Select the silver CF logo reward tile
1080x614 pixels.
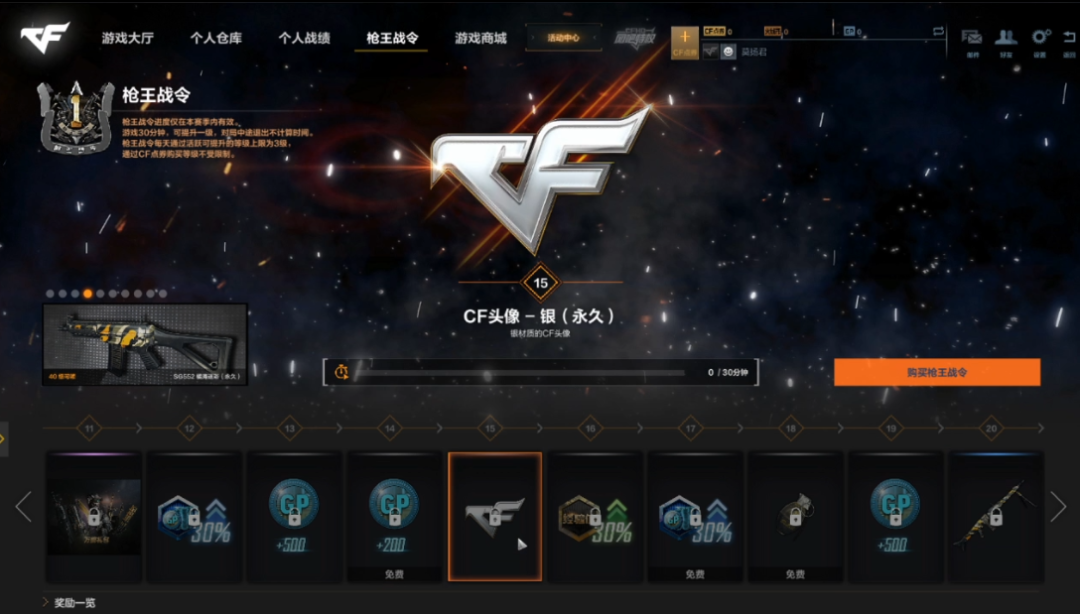click(x=495, y=515)
